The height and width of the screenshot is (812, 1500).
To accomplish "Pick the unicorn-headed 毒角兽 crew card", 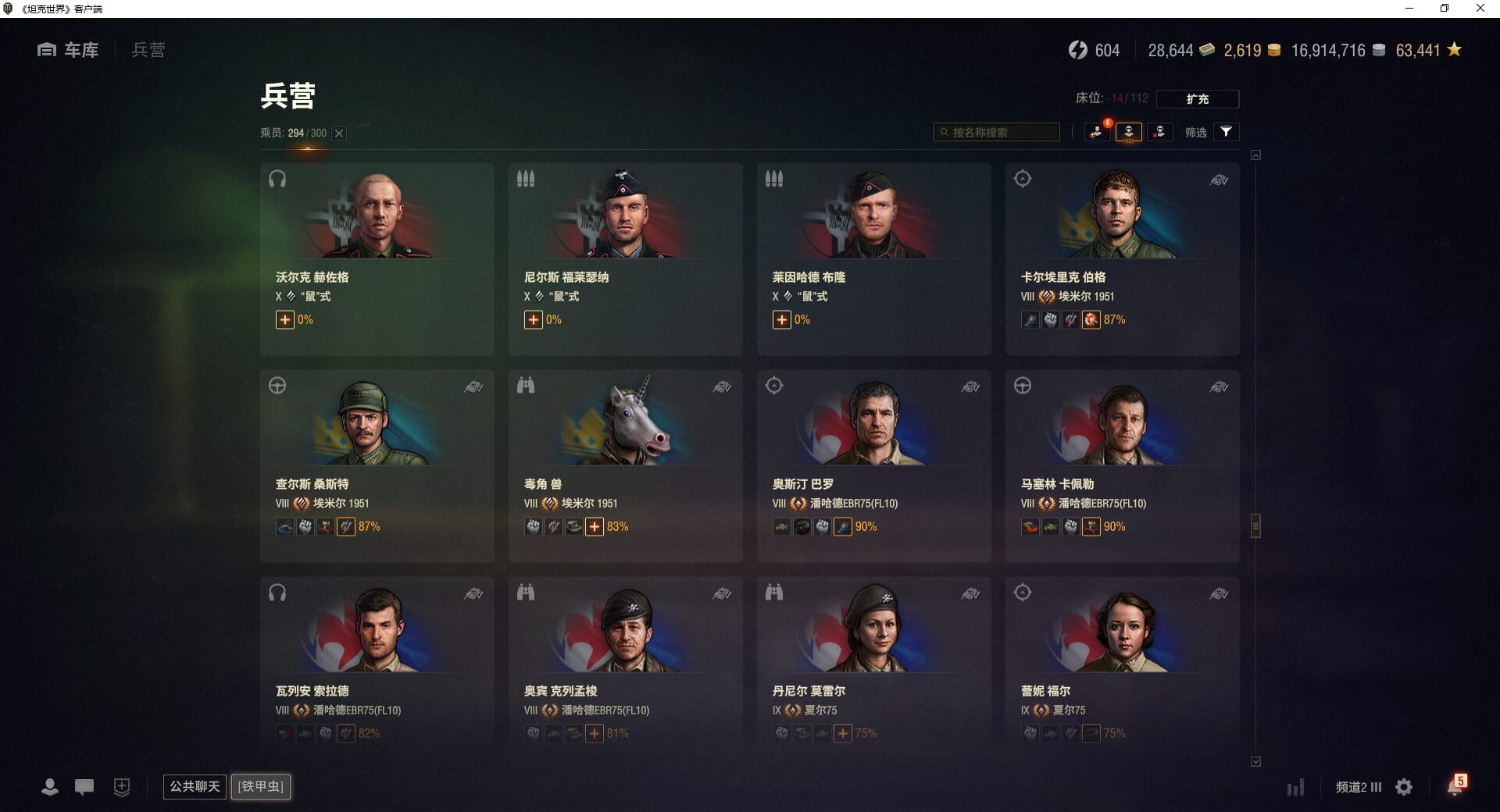I will point(625,465).
